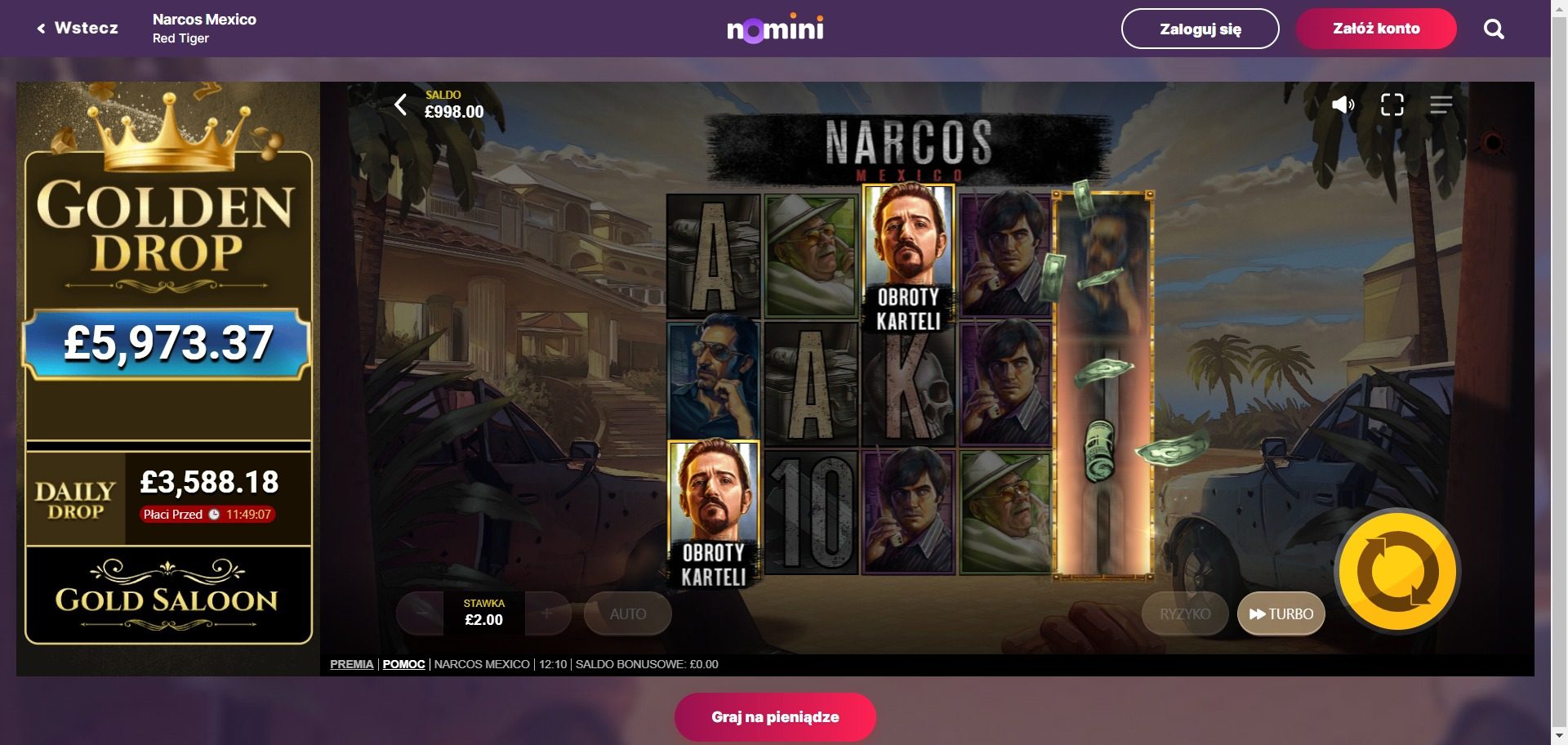Open the PREMIA section
This screenshot has height=745, width=1568.
[x=351, y=664]
